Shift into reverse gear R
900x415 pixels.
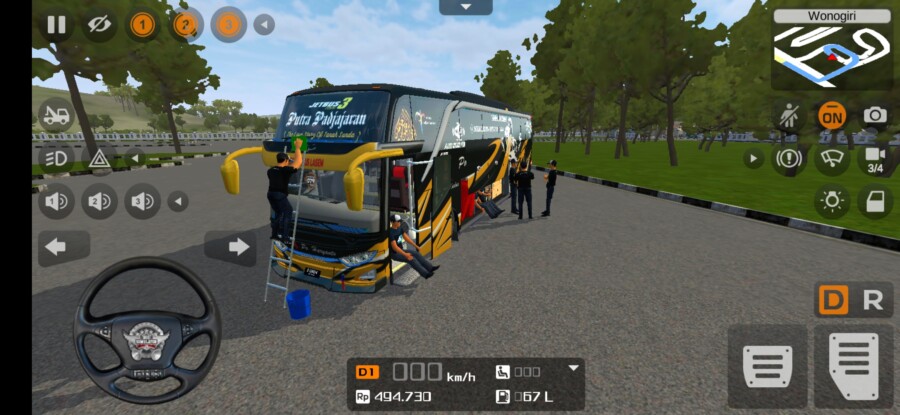[872, 300]
